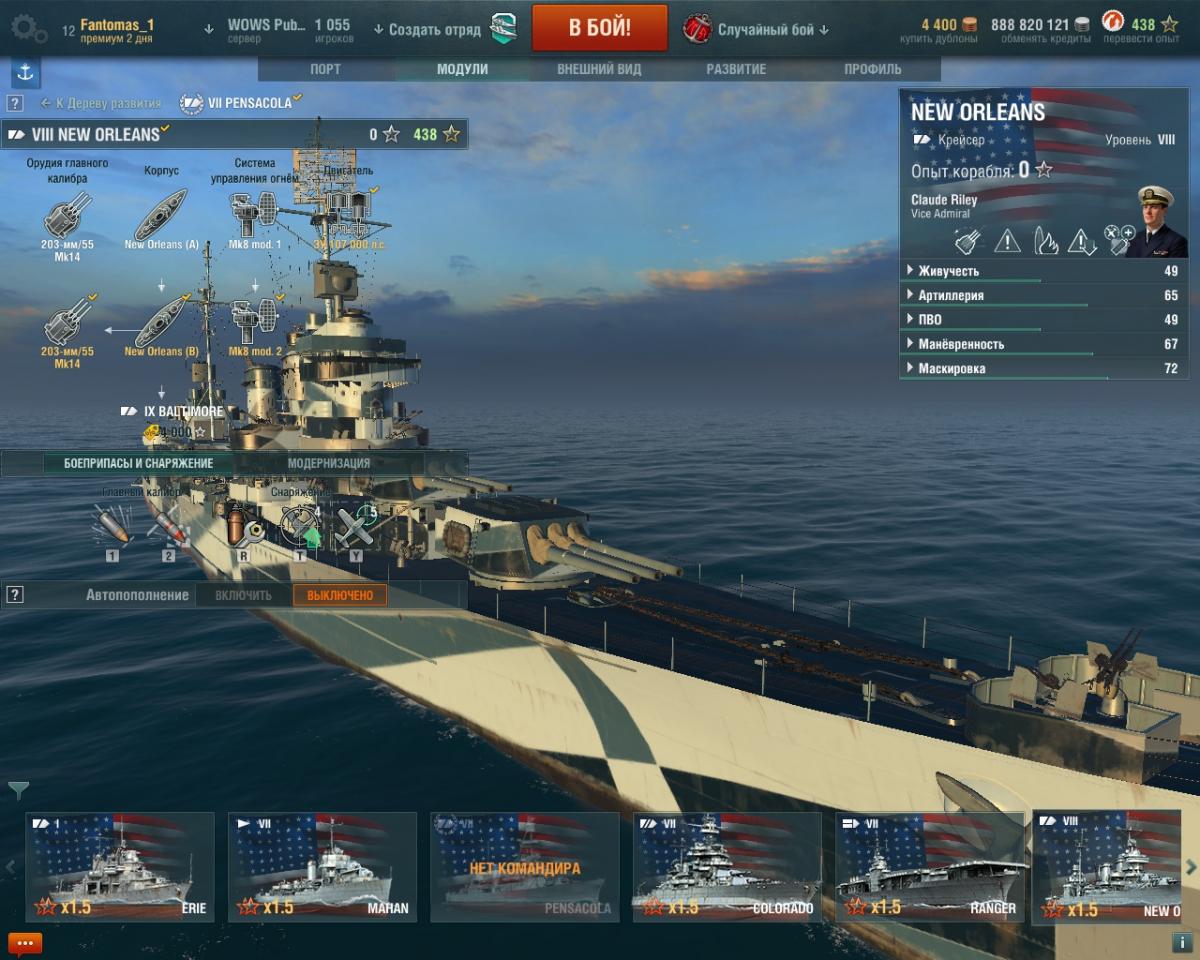Screen dimensions: 1200x960
Task: Switch to the МОДЕРНИЗАЦИЯ tab
Action: pos(329,463)
